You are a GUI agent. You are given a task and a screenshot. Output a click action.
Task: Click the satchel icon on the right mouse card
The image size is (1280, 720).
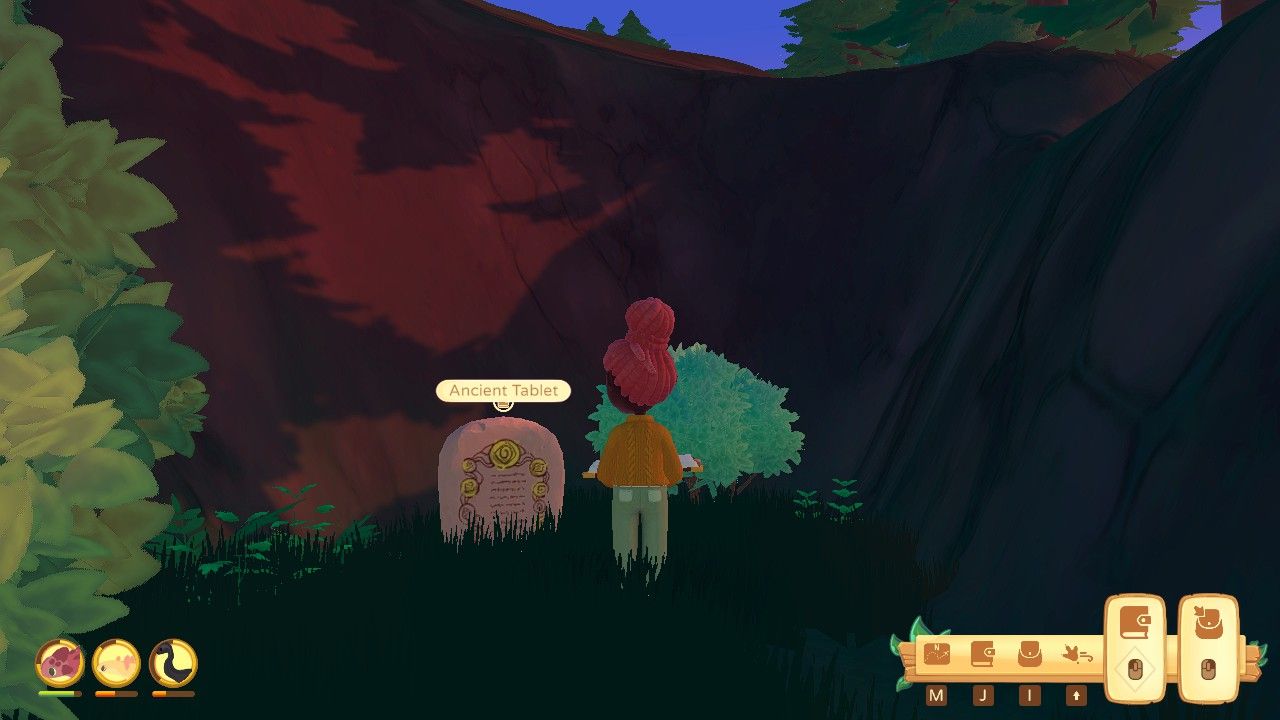pos(1209,622)
